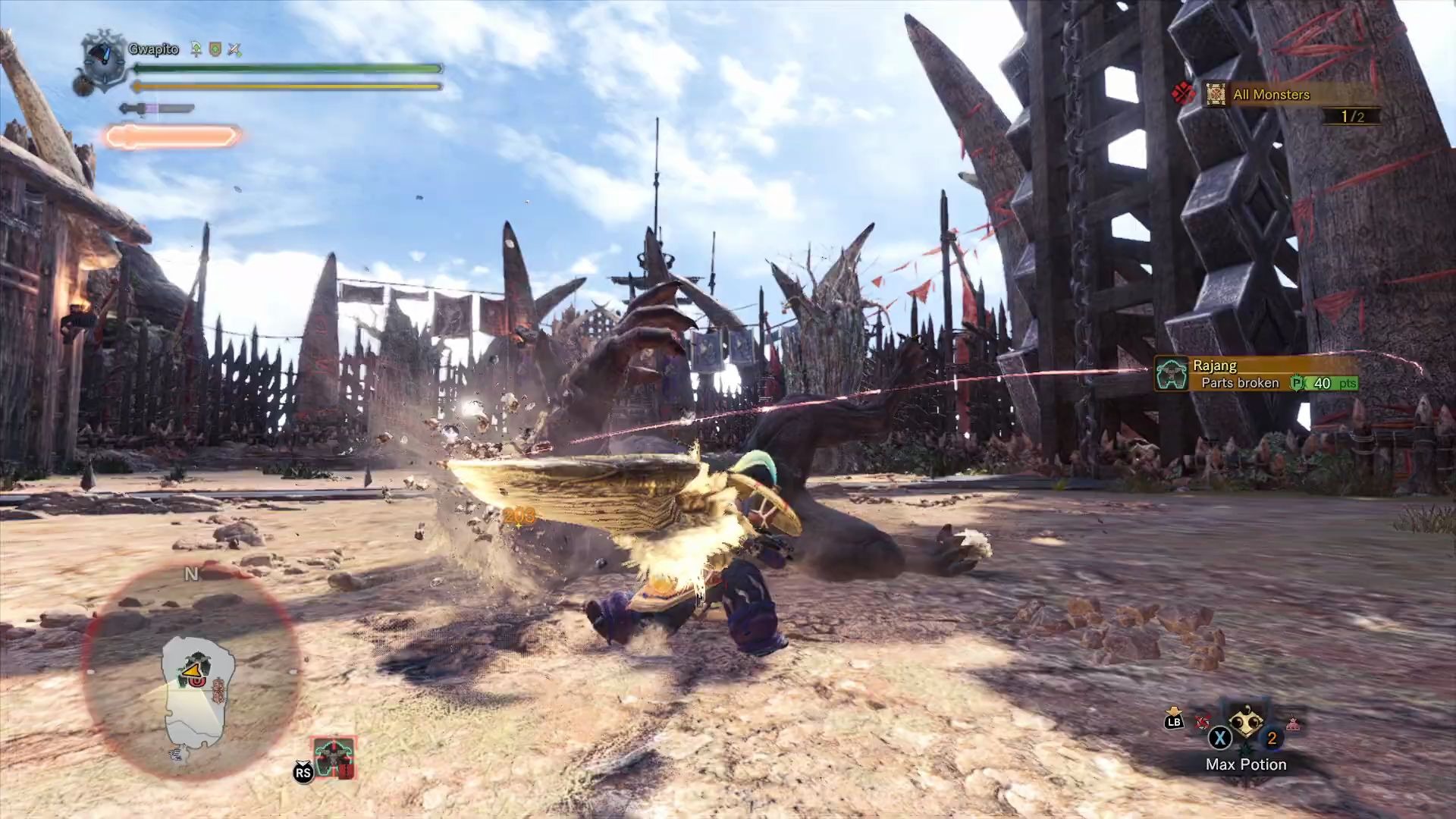1456x819 pixels.
Task: Select the Rajang parts broken notification
Action: click(1256, 375)
